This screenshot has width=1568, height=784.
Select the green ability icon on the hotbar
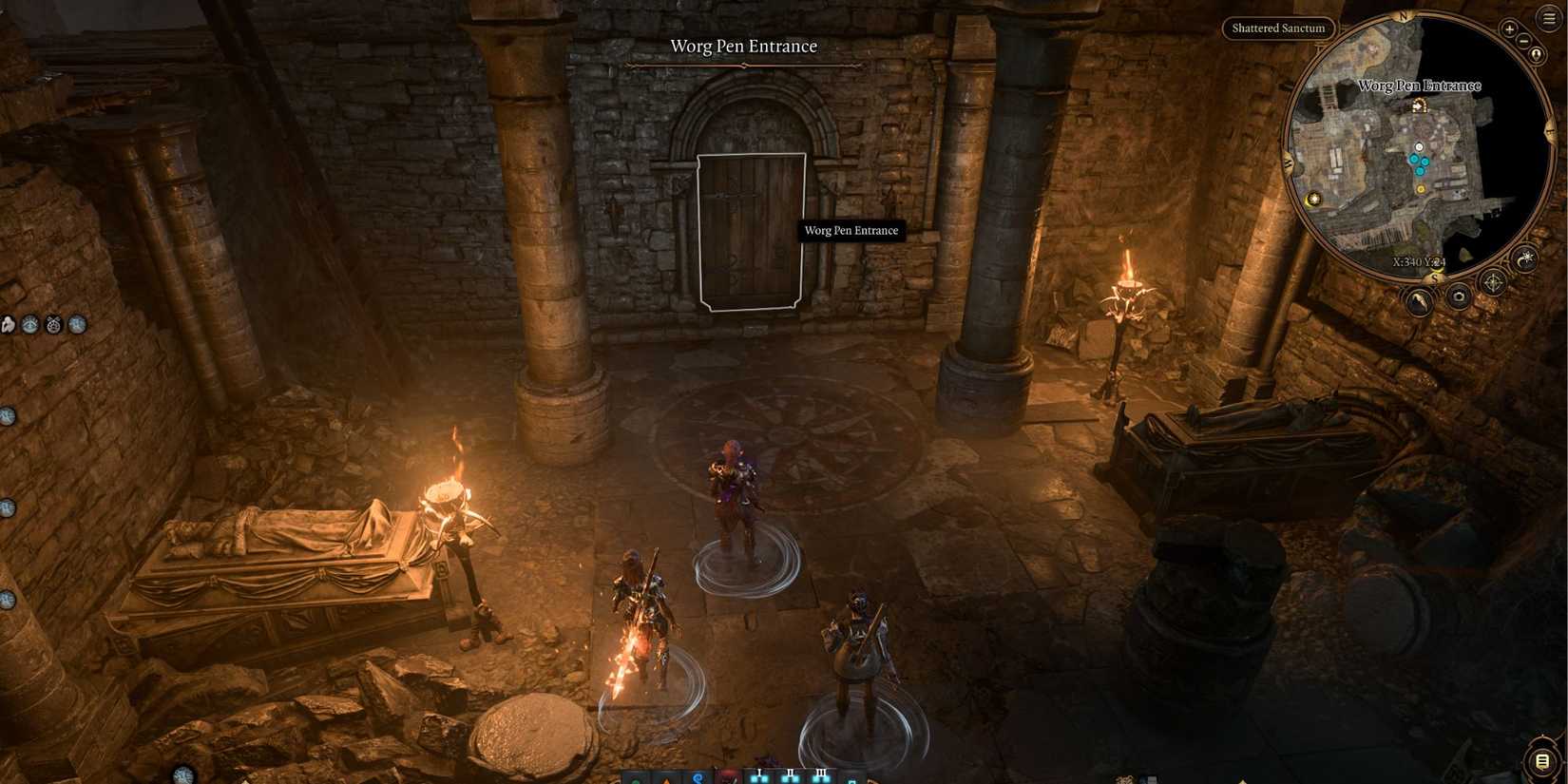pyautogui.click(x=637, y=782)
